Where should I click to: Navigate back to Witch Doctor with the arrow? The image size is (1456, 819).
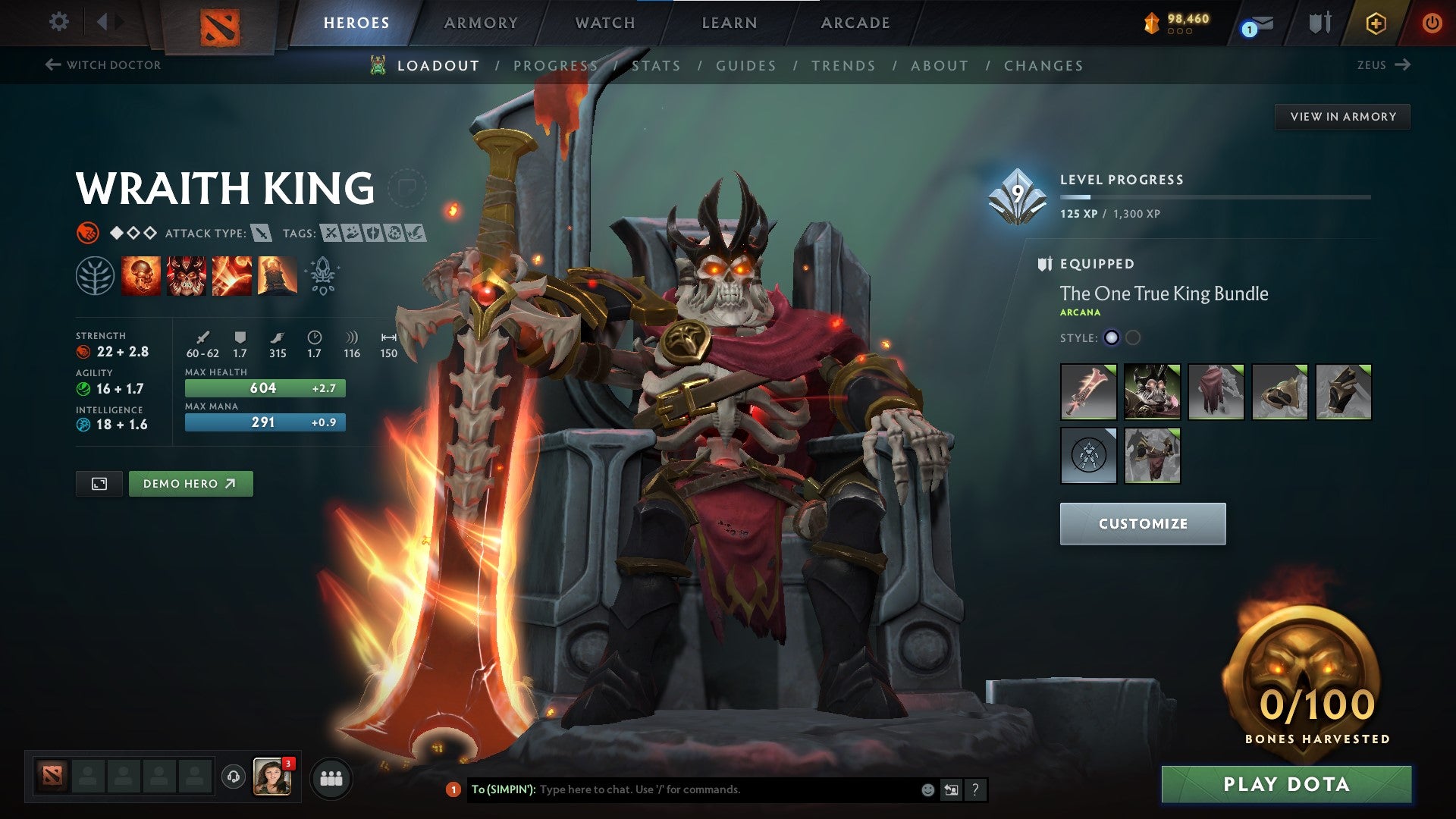pos(52,65)
